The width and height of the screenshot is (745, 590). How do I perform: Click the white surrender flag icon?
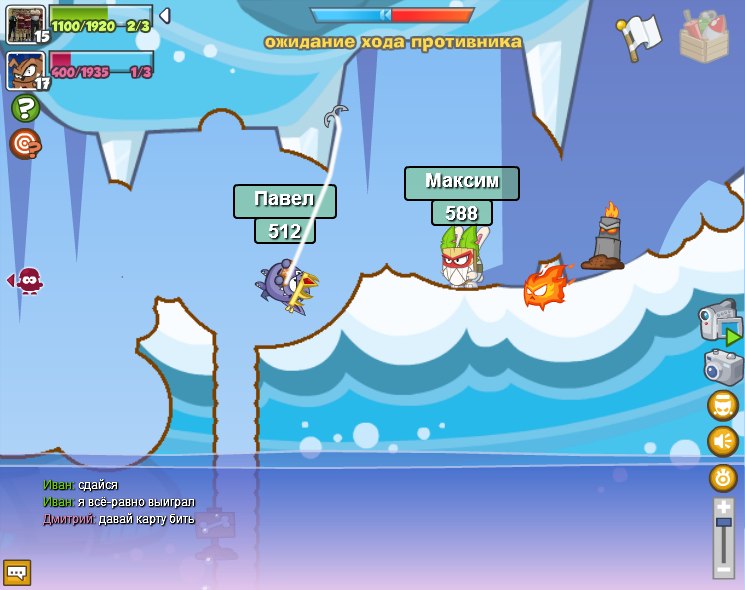pos(640,36)
